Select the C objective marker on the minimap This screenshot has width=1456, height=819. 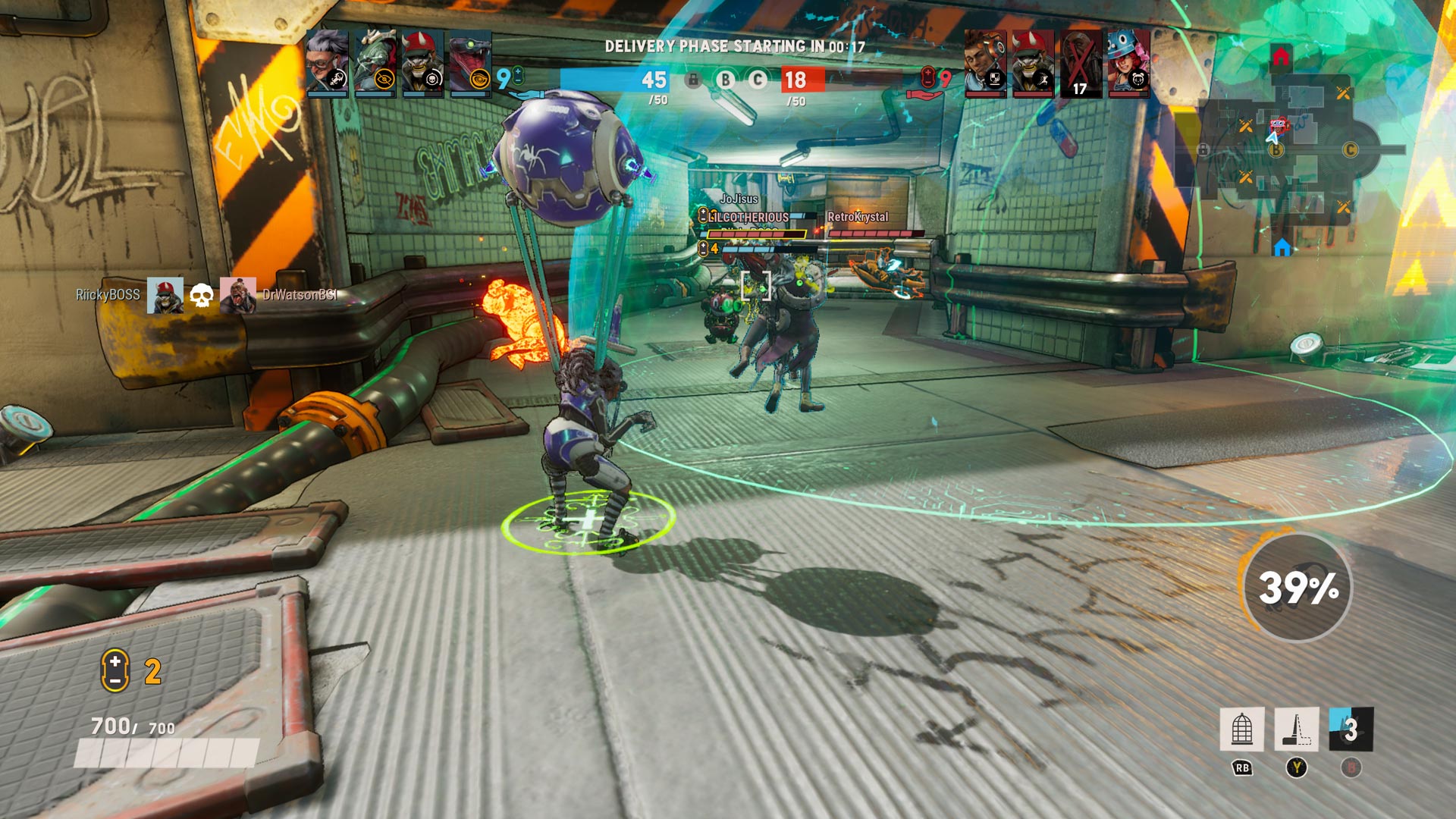tap(1350, 150)
